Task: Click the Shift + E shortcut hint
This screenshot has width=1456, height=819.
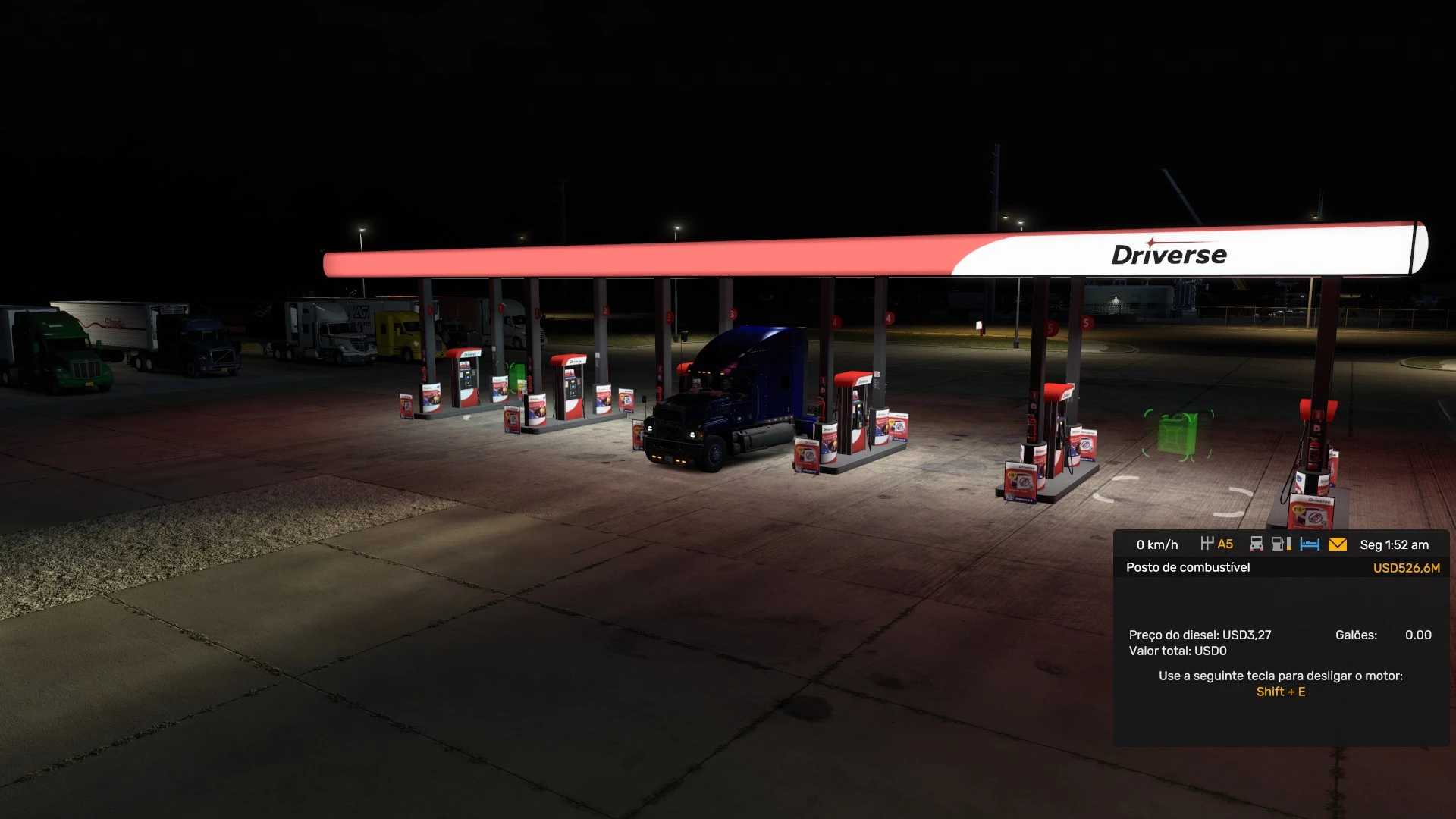Action: tap(1282, 692)
